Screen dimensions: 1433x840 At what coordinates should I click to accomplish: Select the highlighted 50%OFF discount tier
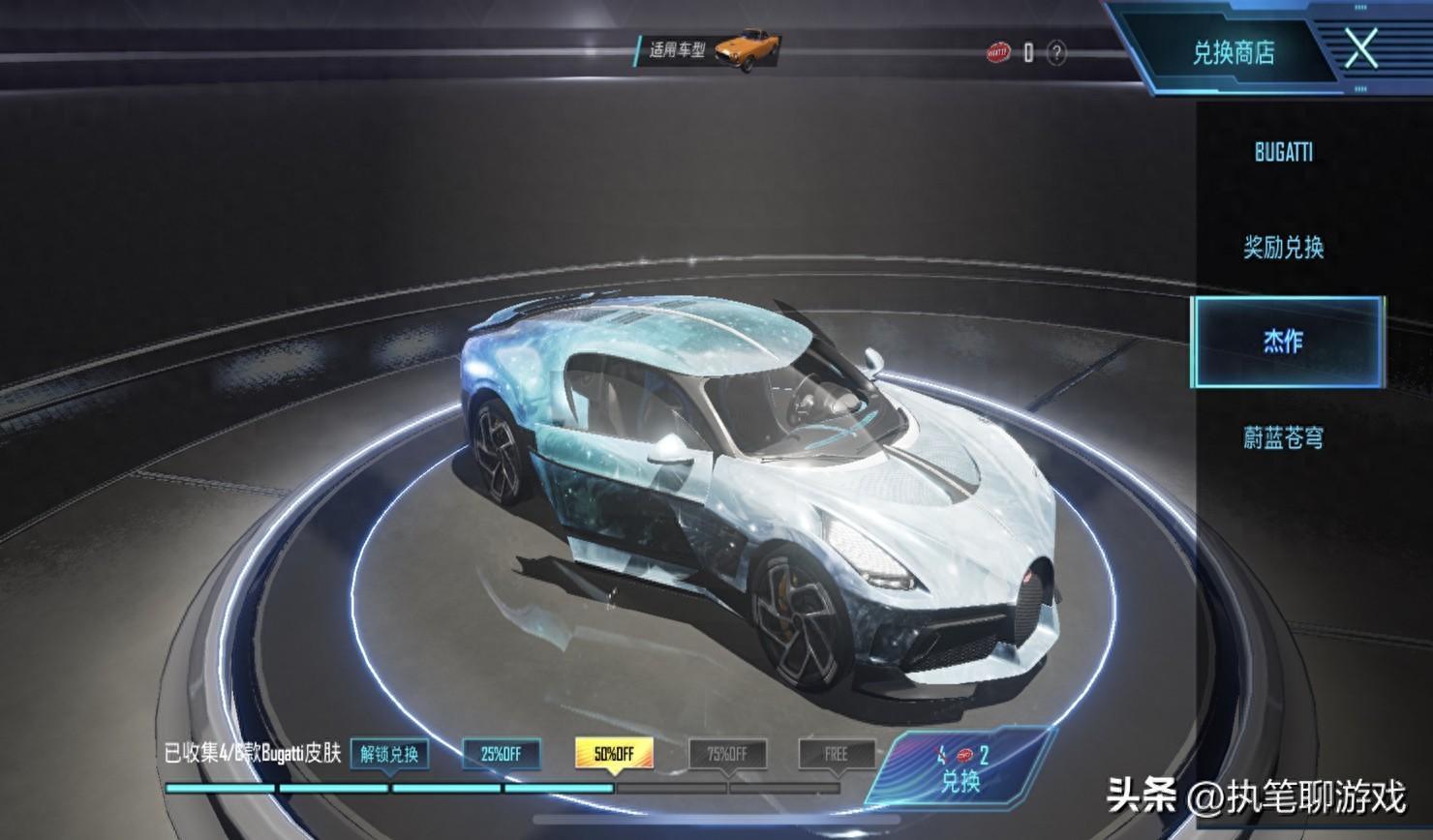[x=614, y=754]
